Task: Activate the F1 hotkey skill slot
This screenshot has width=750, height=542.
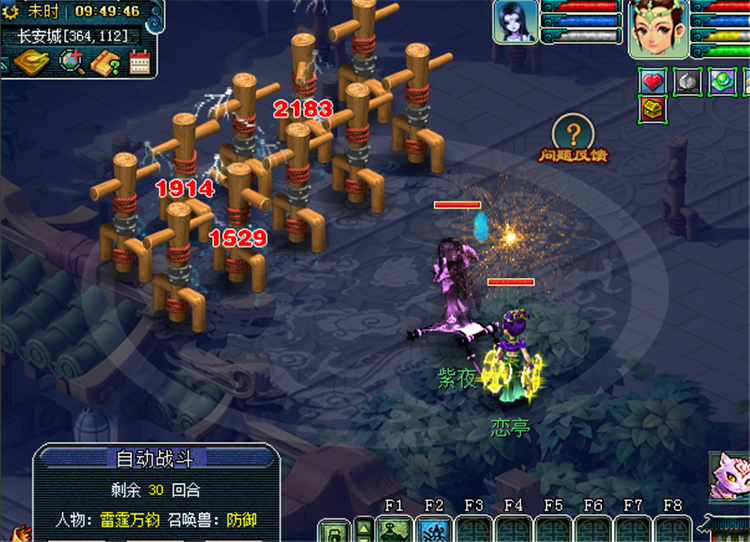Action: point(394,530)
